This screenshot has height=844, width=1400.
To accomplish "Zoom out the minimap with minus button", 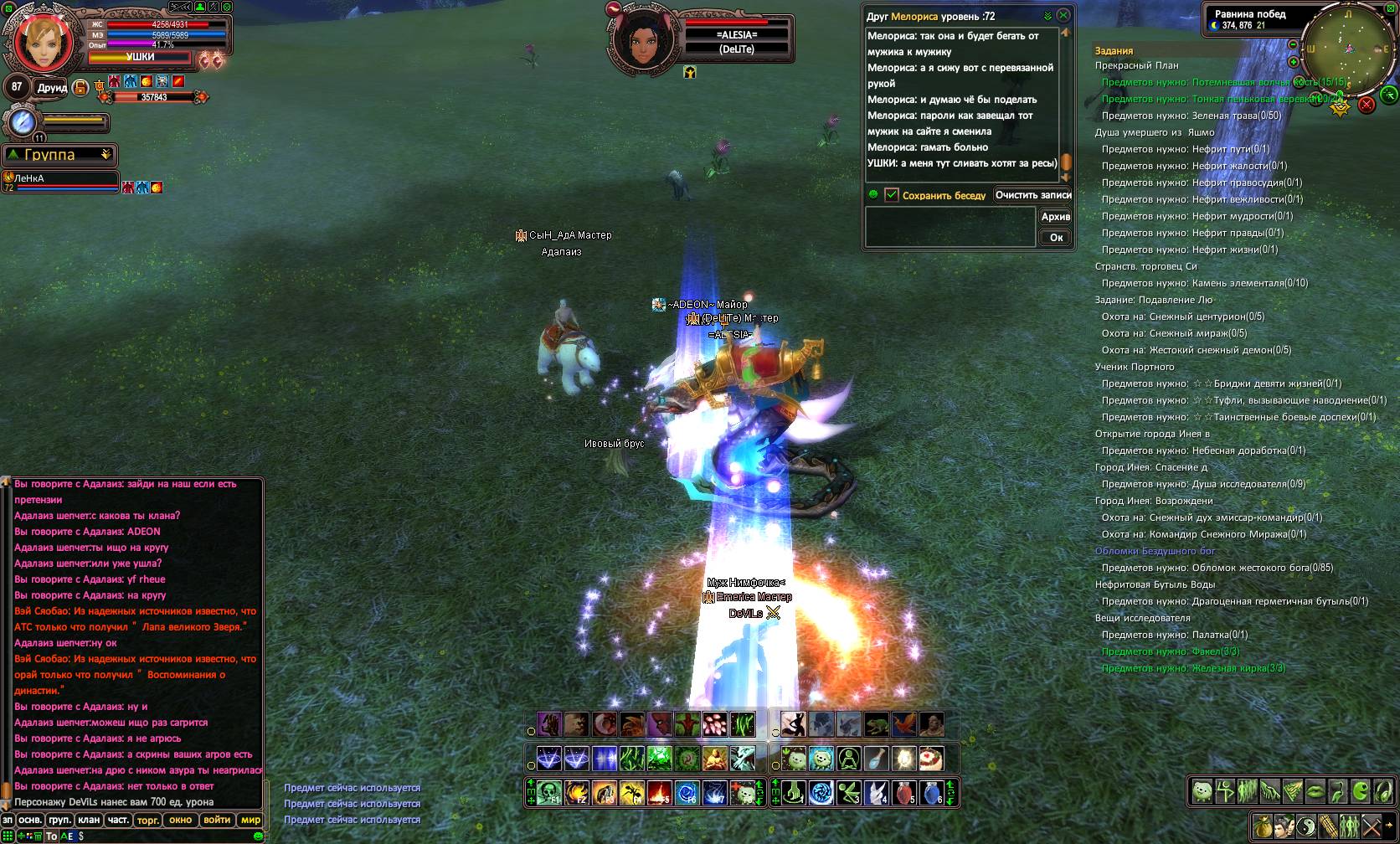I will coord(1294,44).
